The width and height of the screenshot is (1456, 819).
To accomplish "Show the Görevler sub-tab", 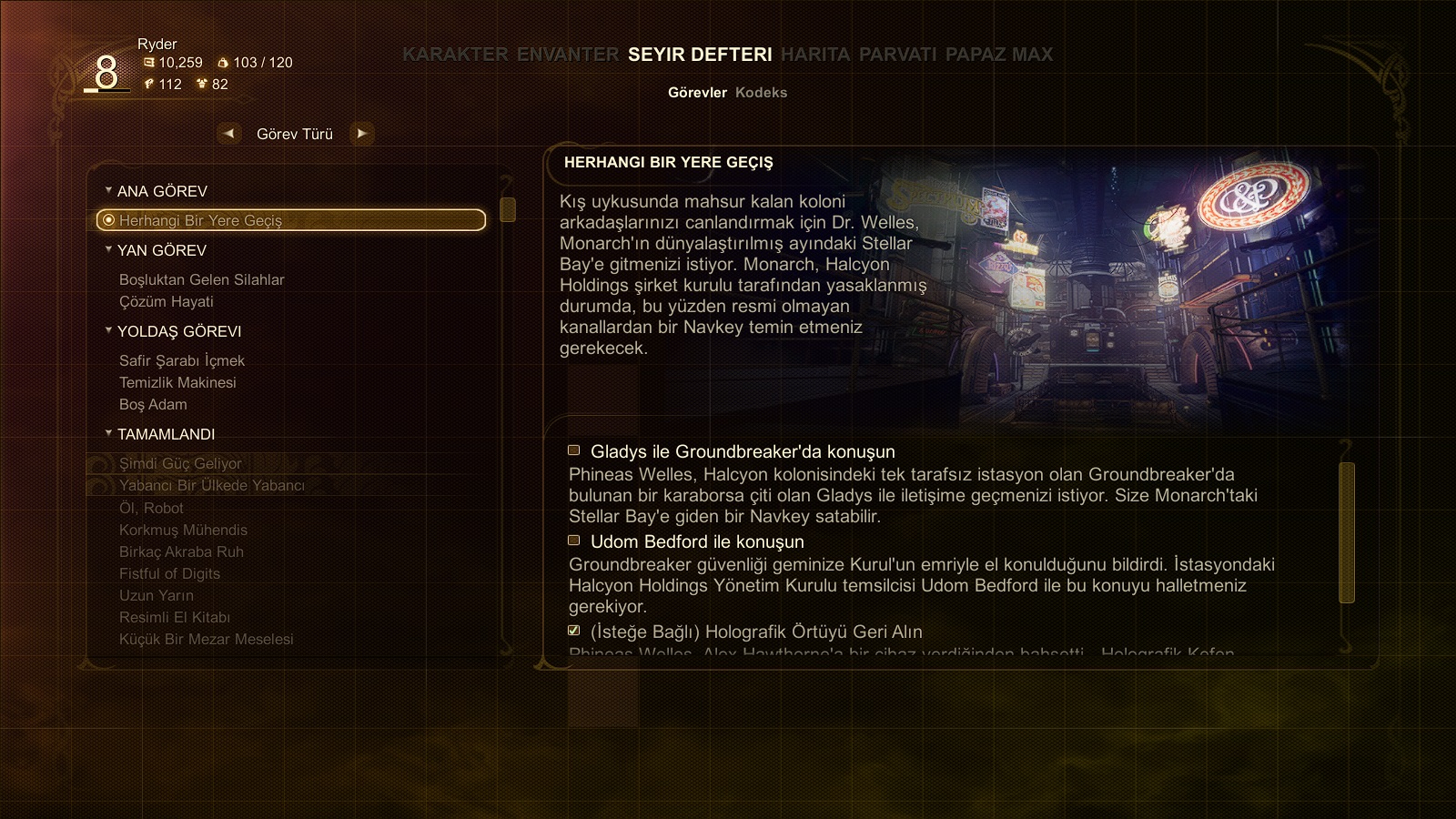I will [x=697, y=93].
